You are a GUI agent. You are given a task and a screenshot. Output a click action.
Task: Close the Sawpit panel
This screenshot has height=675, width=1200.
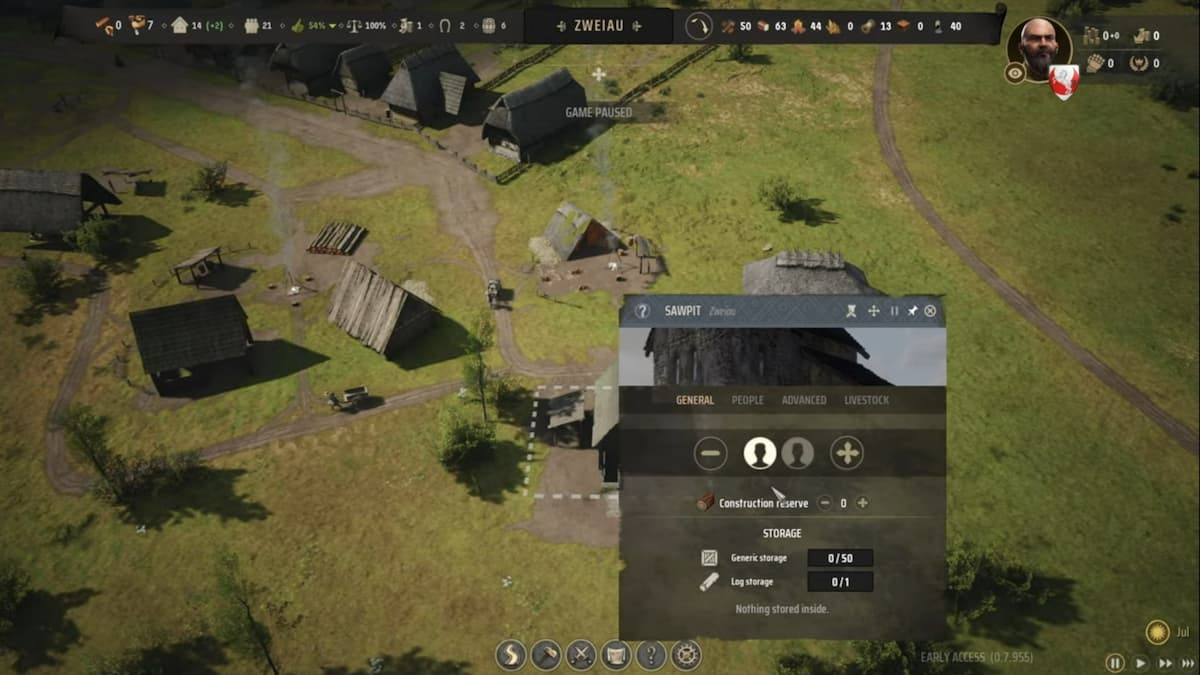point(930,311)
